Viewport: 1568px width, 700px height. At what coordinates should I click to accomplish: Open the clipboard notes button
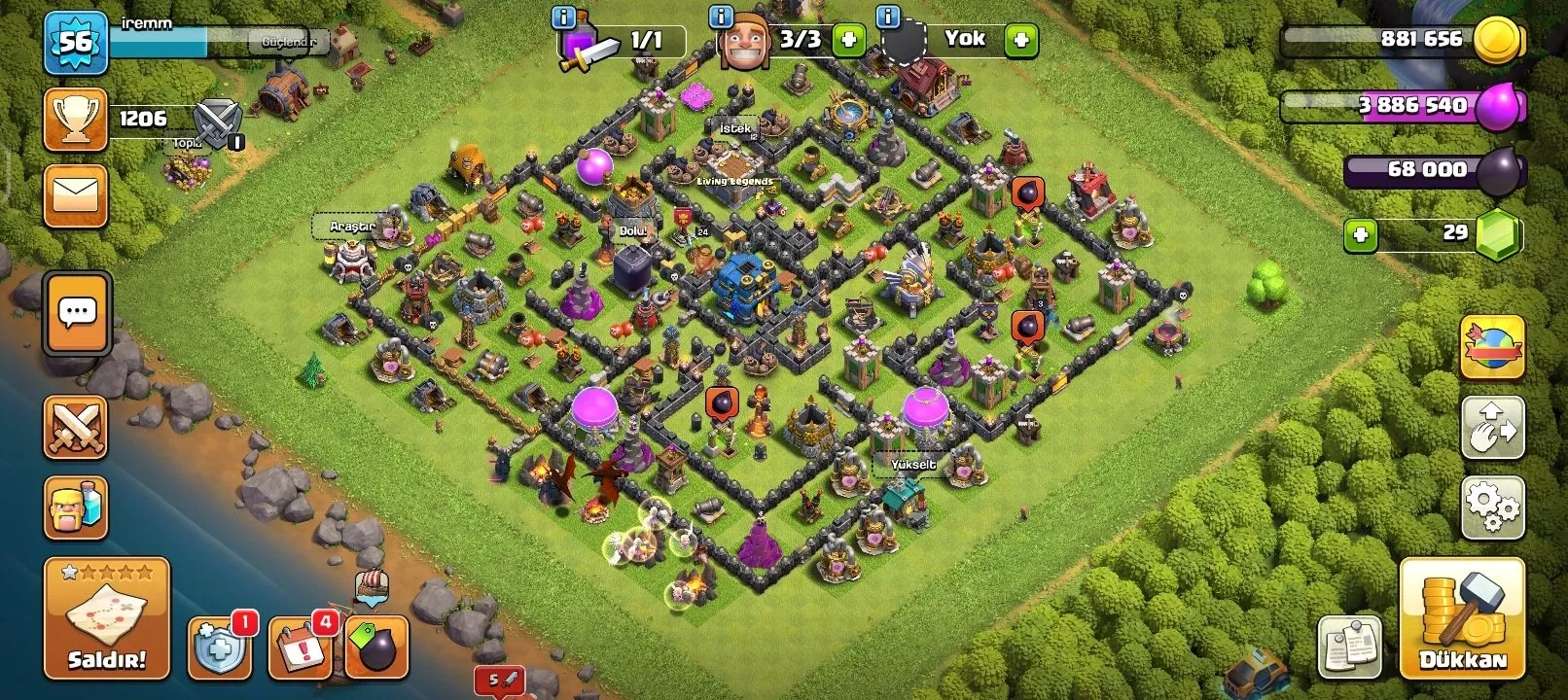tap(1350, 647)
